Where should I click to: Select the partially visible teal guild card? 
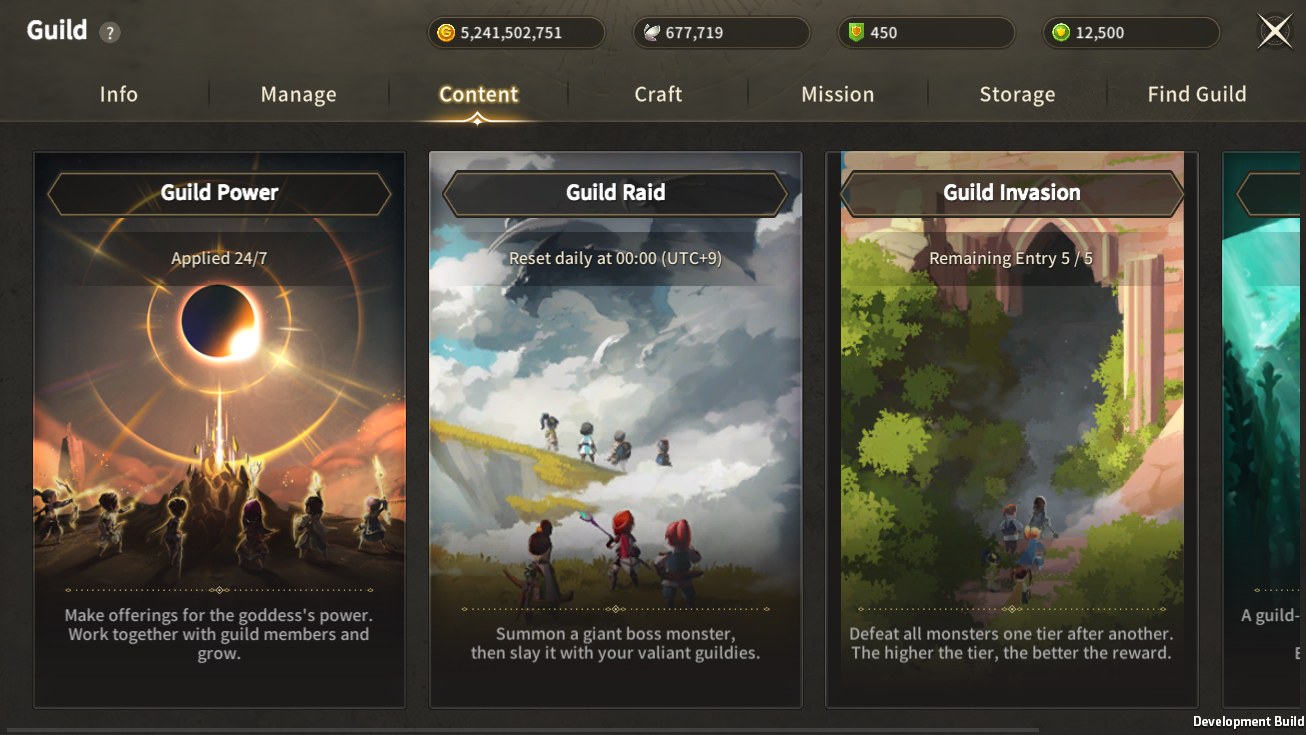click(1264, 430)
